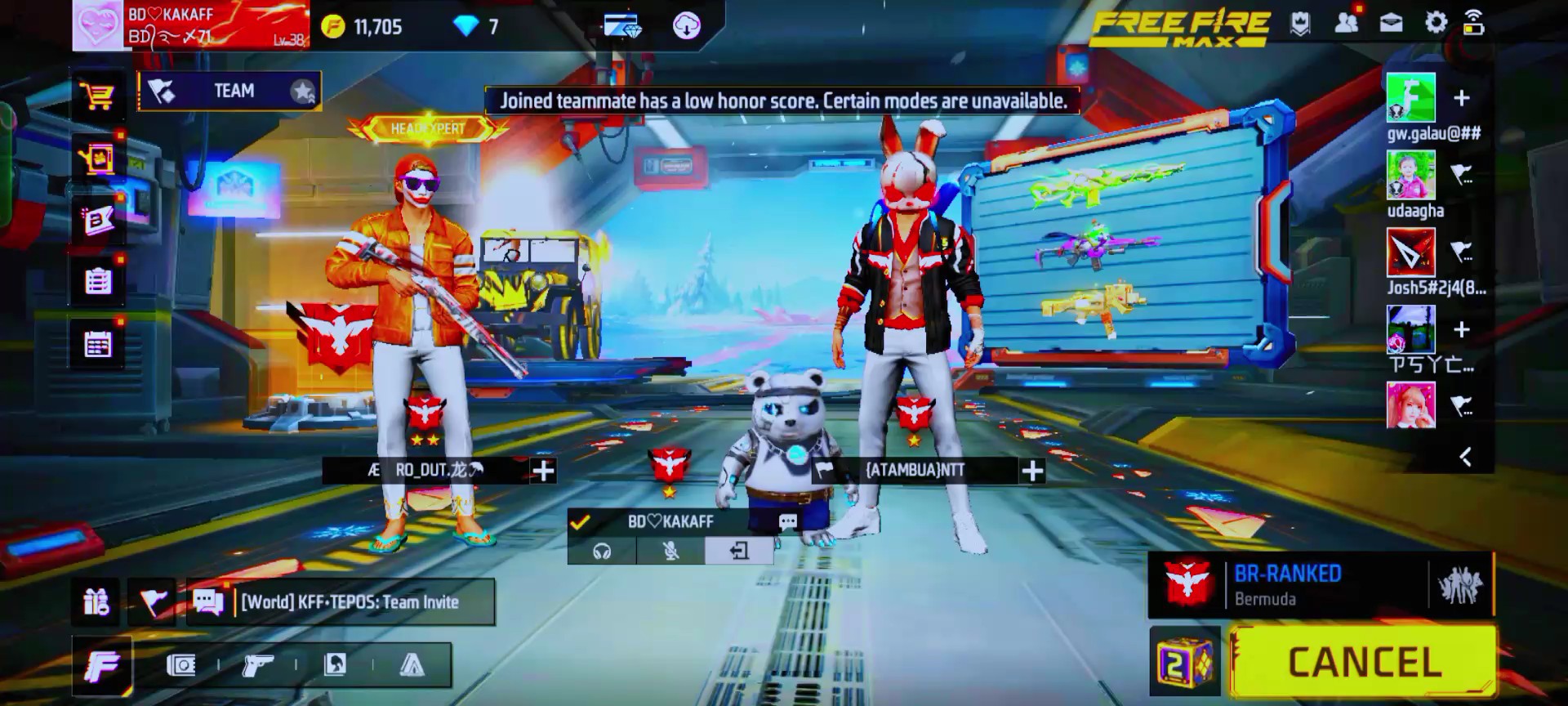Open the friends list icon

(1346, 23)
